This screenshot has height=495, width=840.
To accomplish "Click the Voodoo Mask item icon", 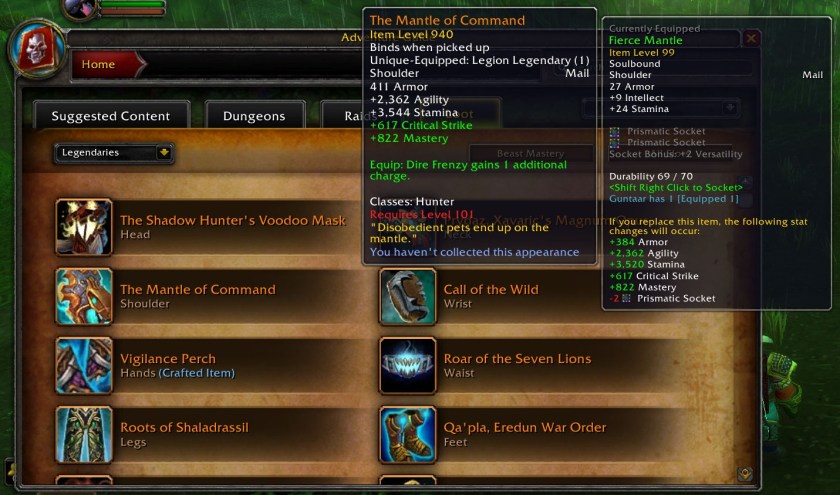I will (x=84, y=227).
